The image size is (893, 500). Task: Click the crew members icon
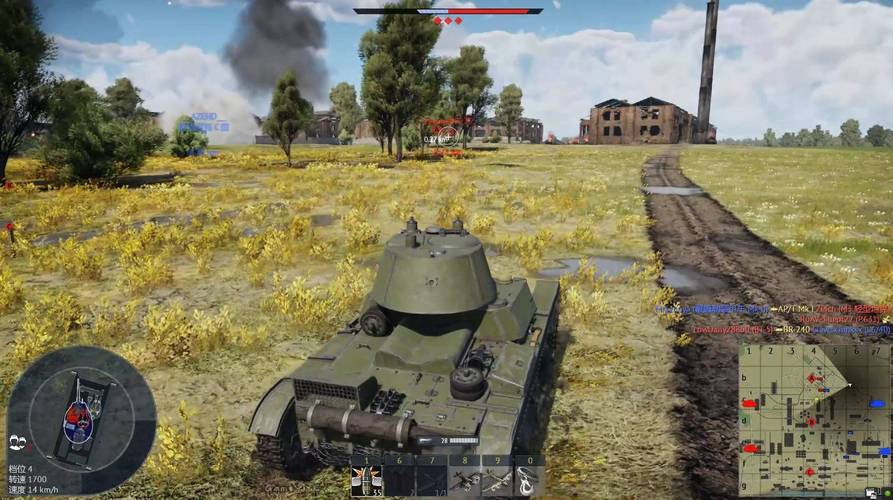point(17,443)
